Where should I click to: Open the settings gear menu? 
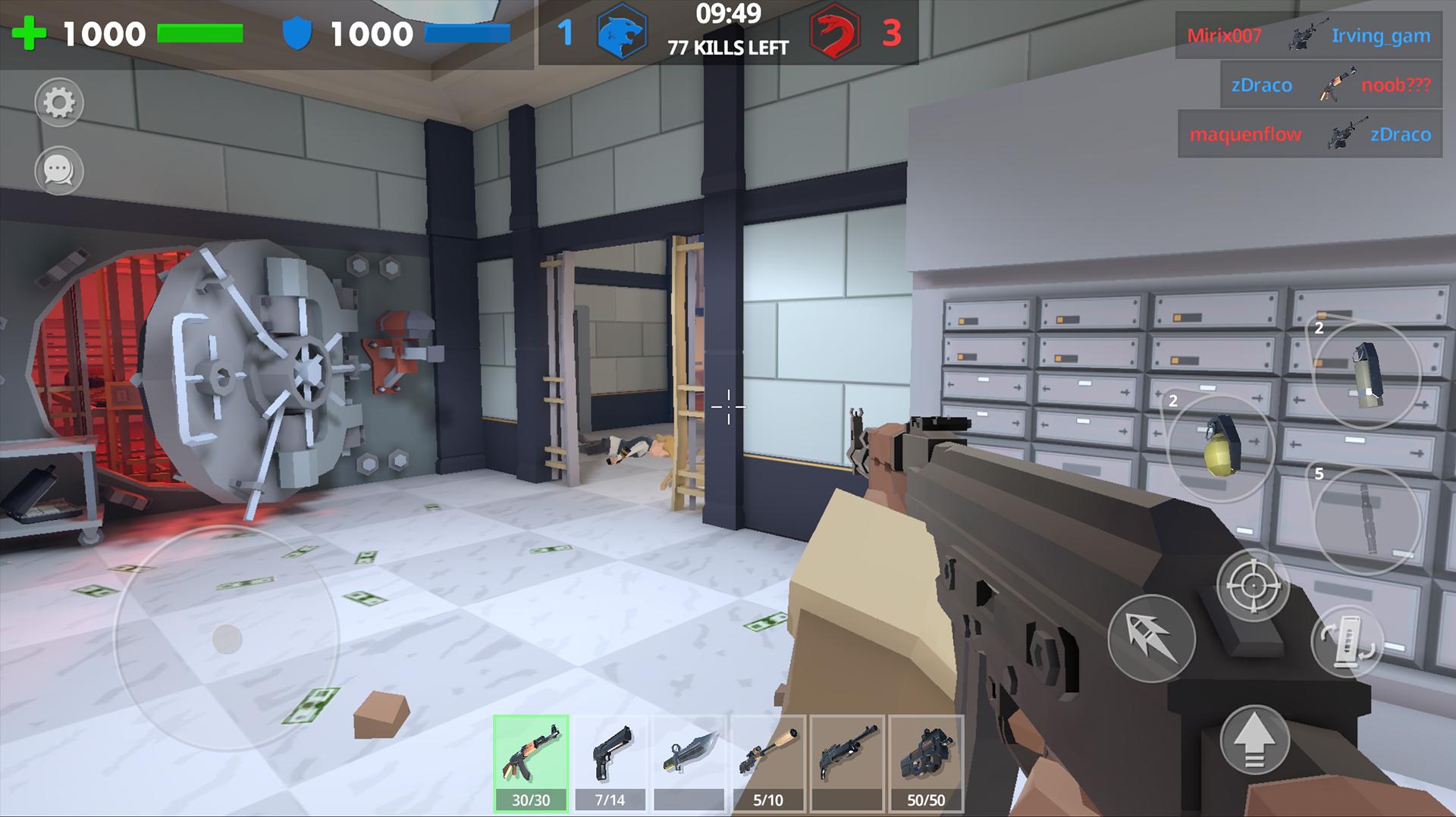(x=60, y=104)
